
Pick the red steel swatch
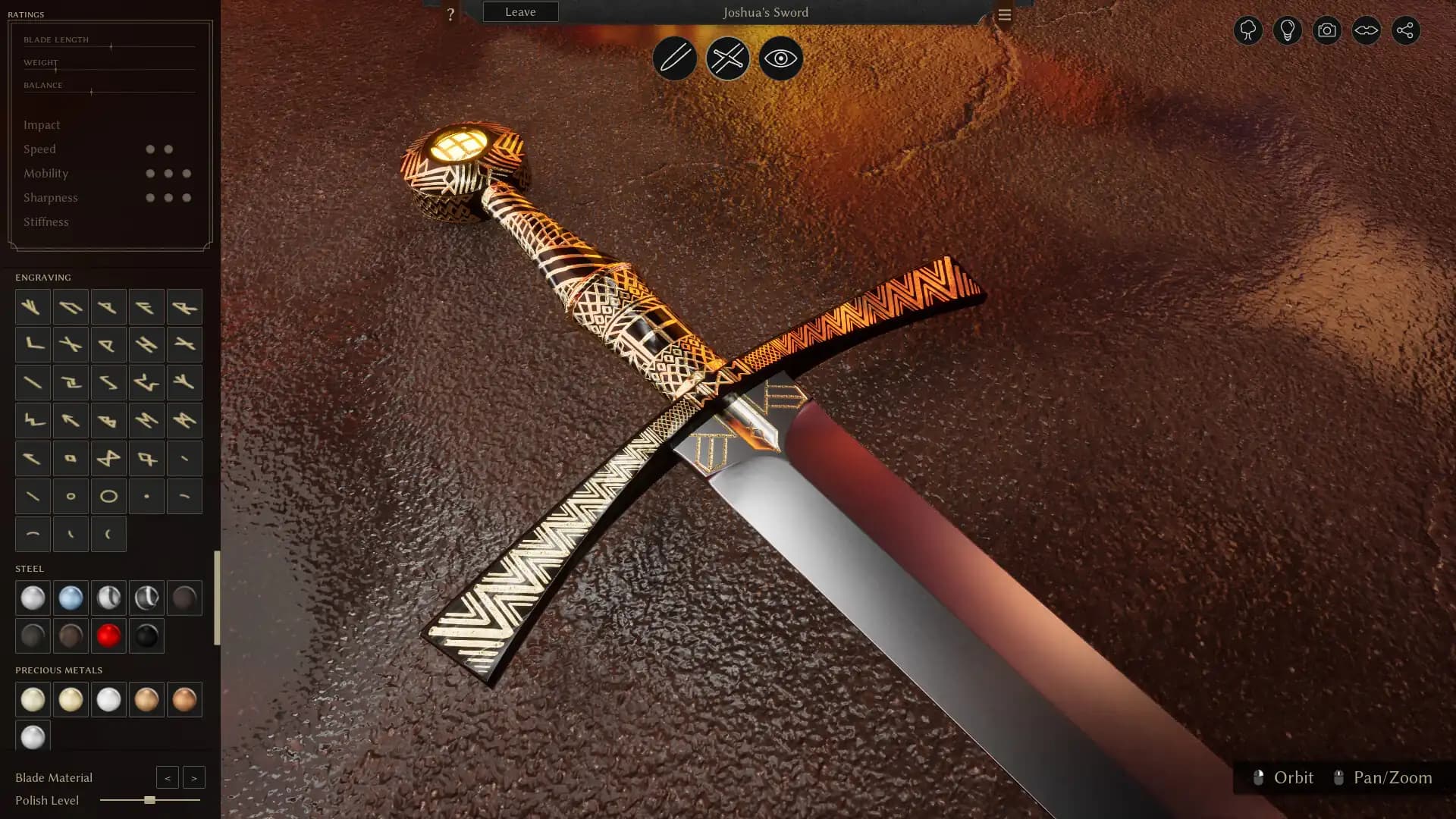coord(108,635)
